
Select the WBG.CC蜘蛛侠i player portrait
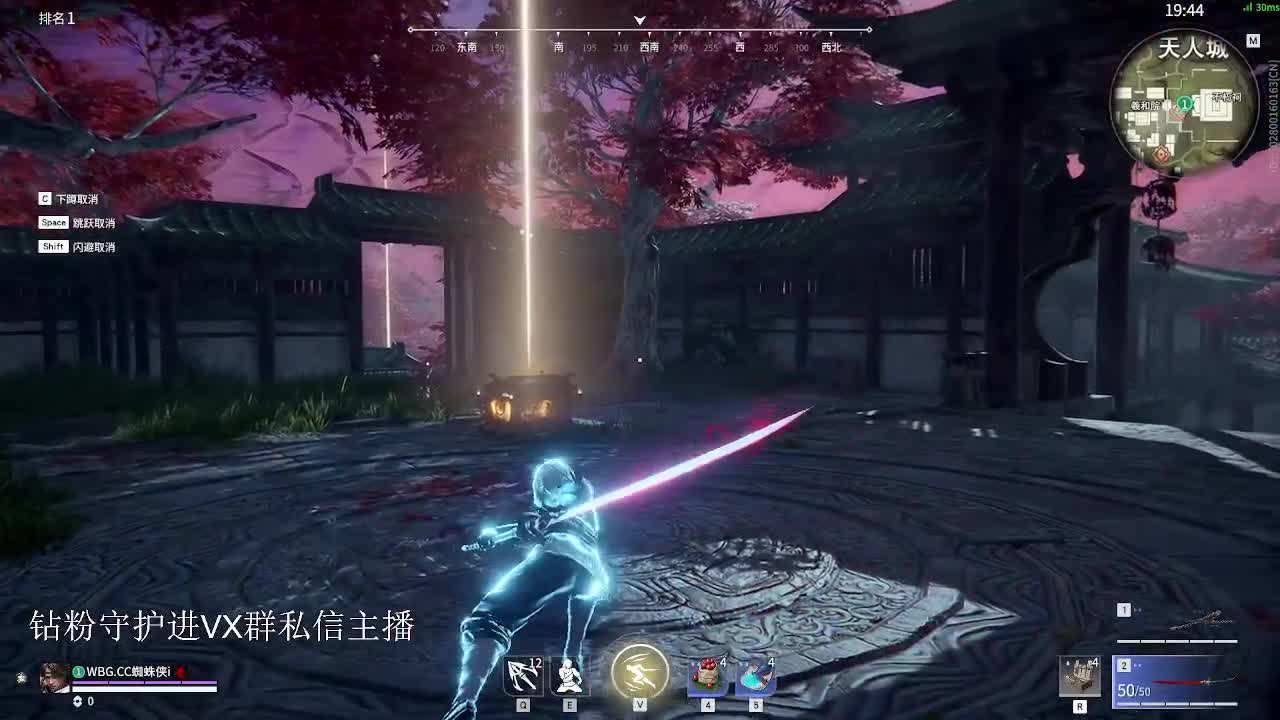pyautogui.click(x=55, y=677)
